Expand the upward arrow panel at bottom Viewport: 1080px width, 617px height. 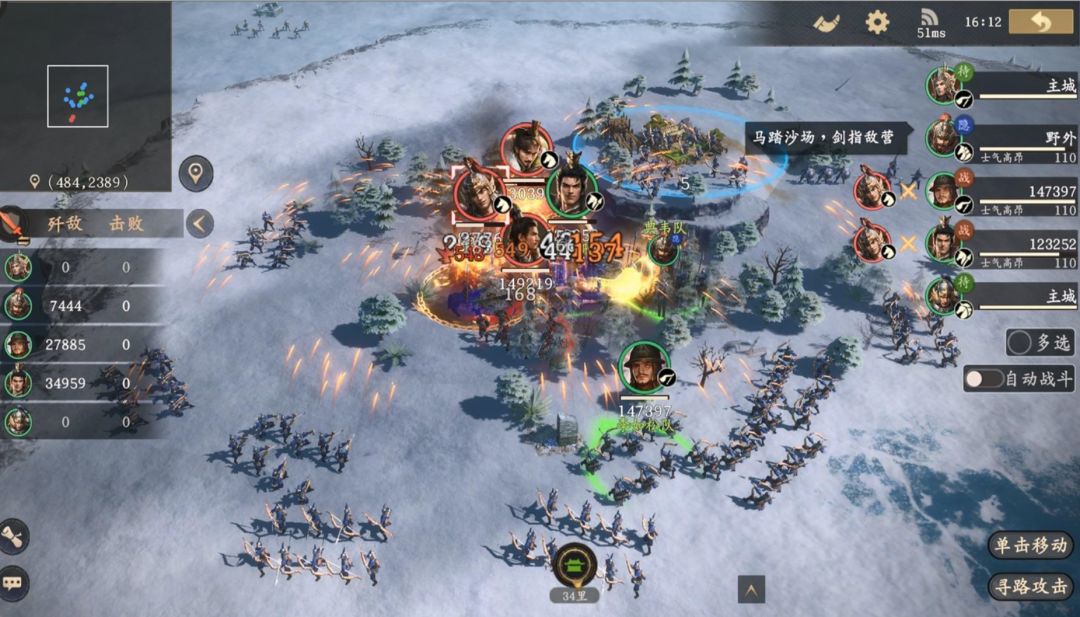tap(751, 590)
